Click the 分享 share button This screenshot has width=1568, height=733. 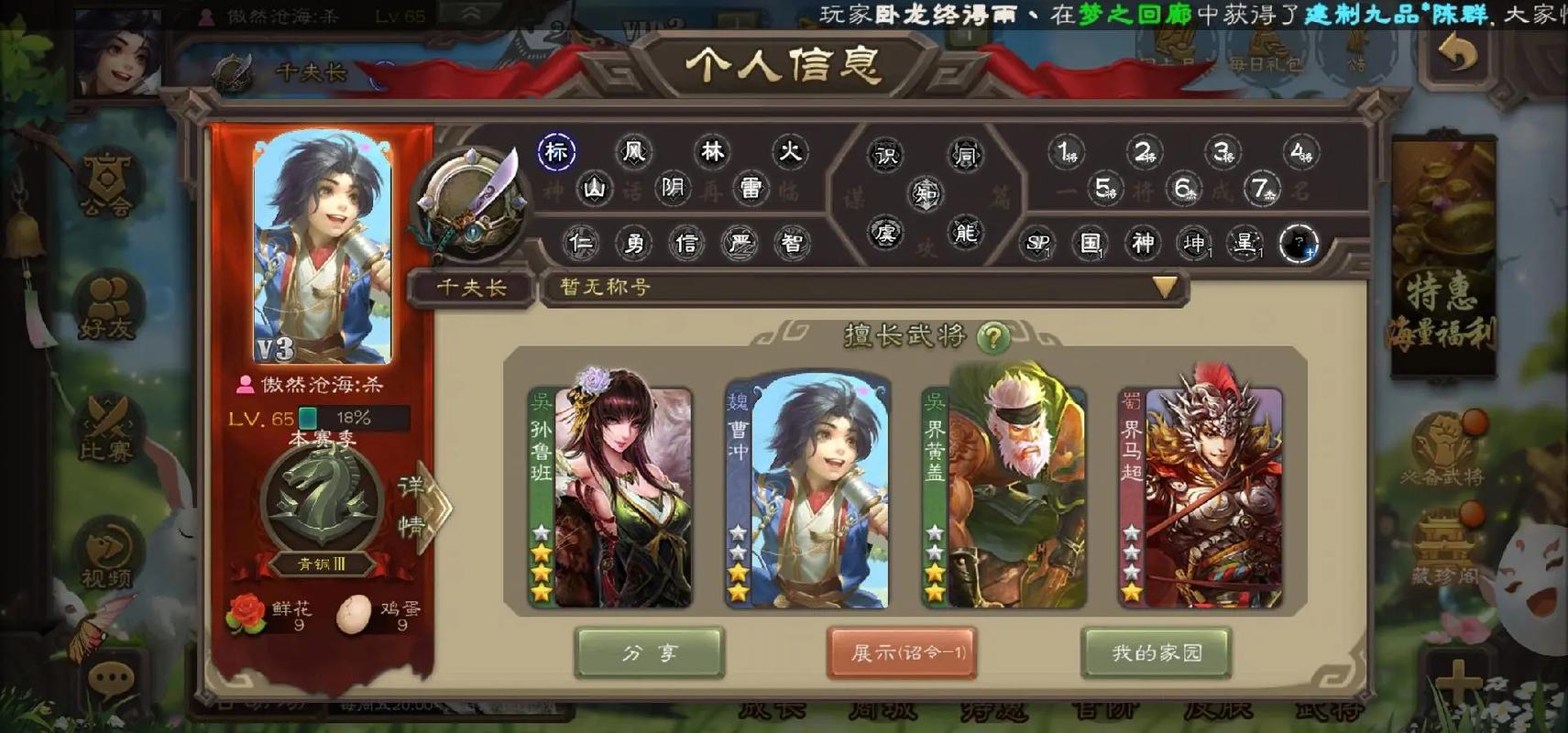click(649, 652)
